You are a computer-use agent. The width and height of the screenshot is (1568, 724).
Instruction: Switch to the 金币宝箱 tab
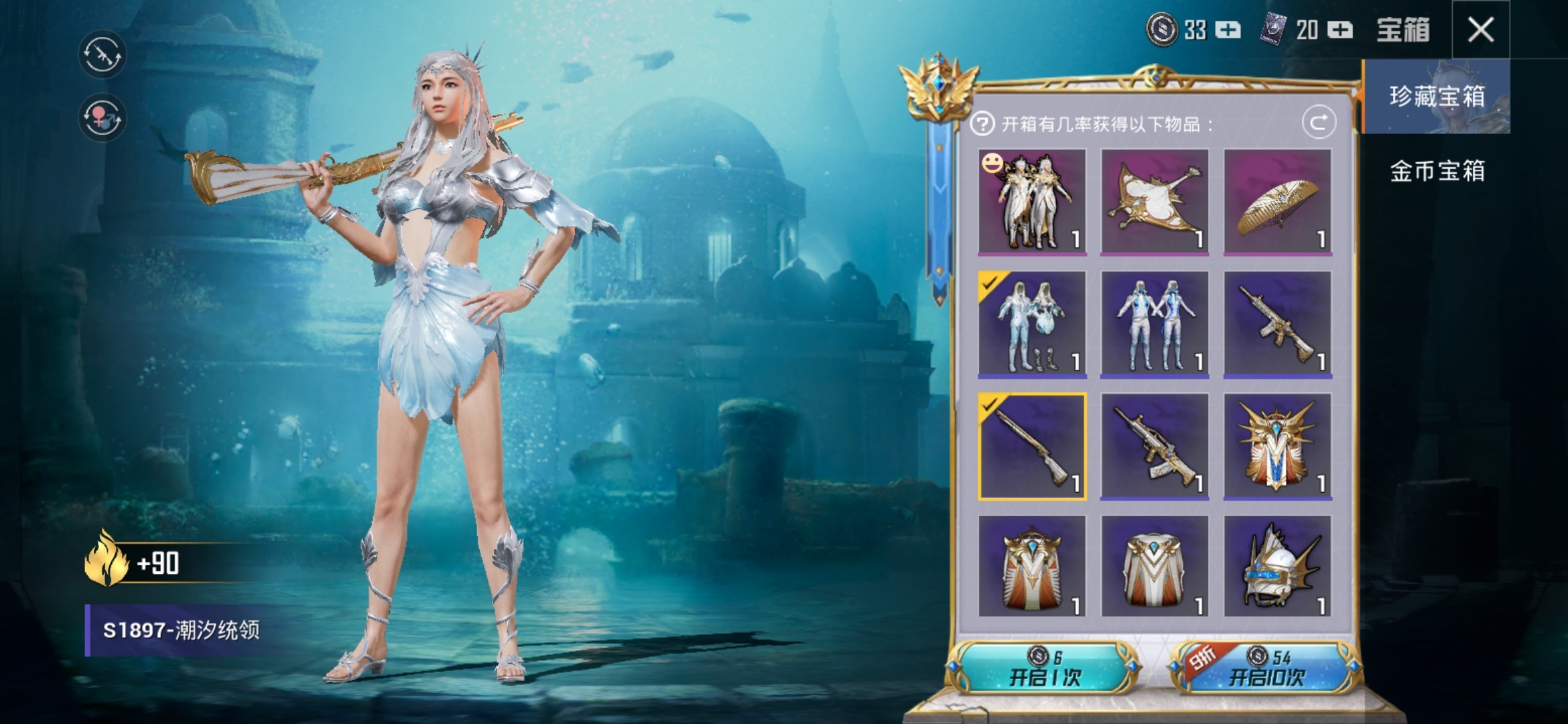(x=1436, y=172)
